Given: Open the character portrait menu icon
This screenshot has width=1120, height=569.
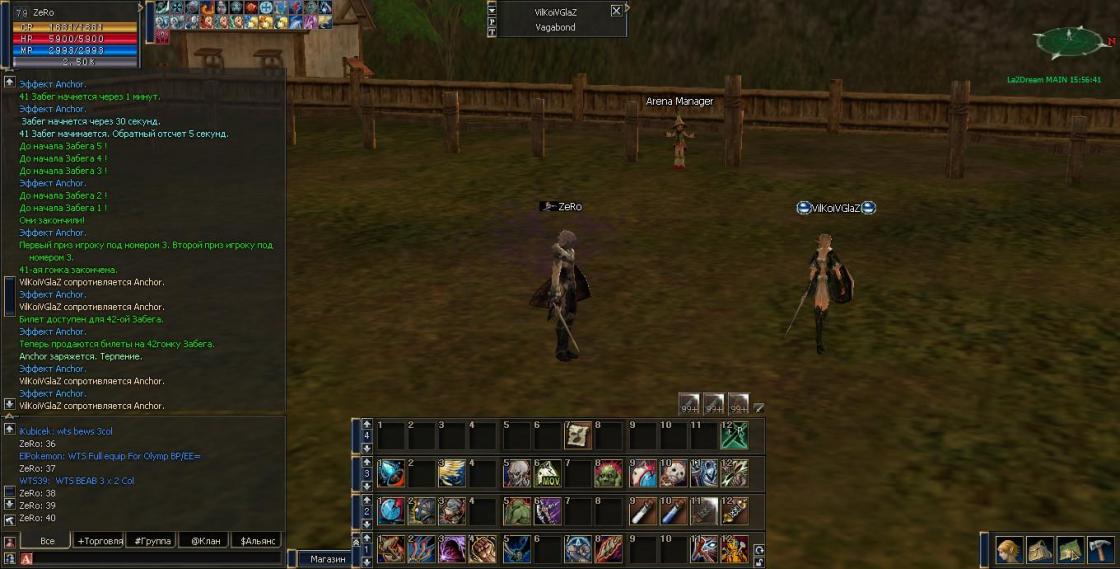Looking at the screenshot, I should pos(1008,550).
